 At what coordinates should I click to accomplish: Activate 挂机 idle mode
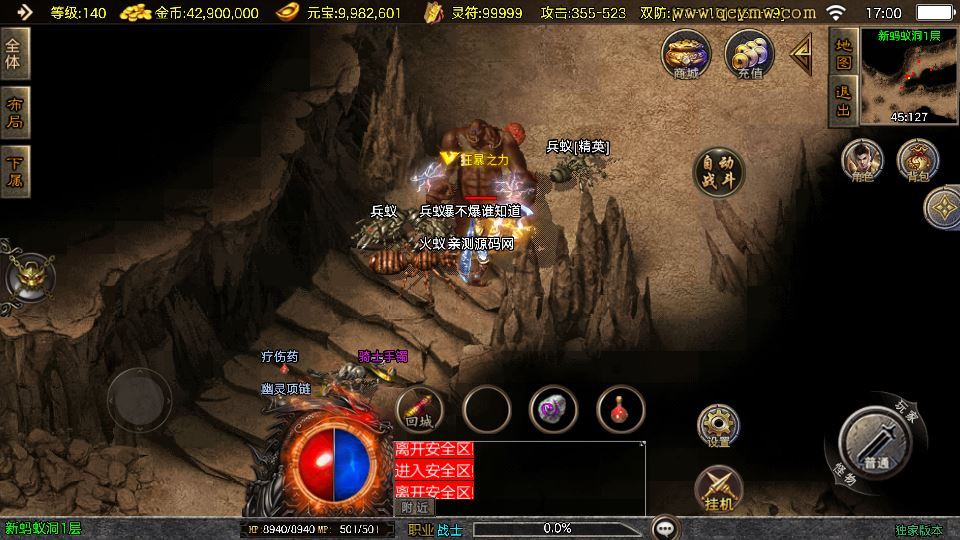tap(718, 489)
